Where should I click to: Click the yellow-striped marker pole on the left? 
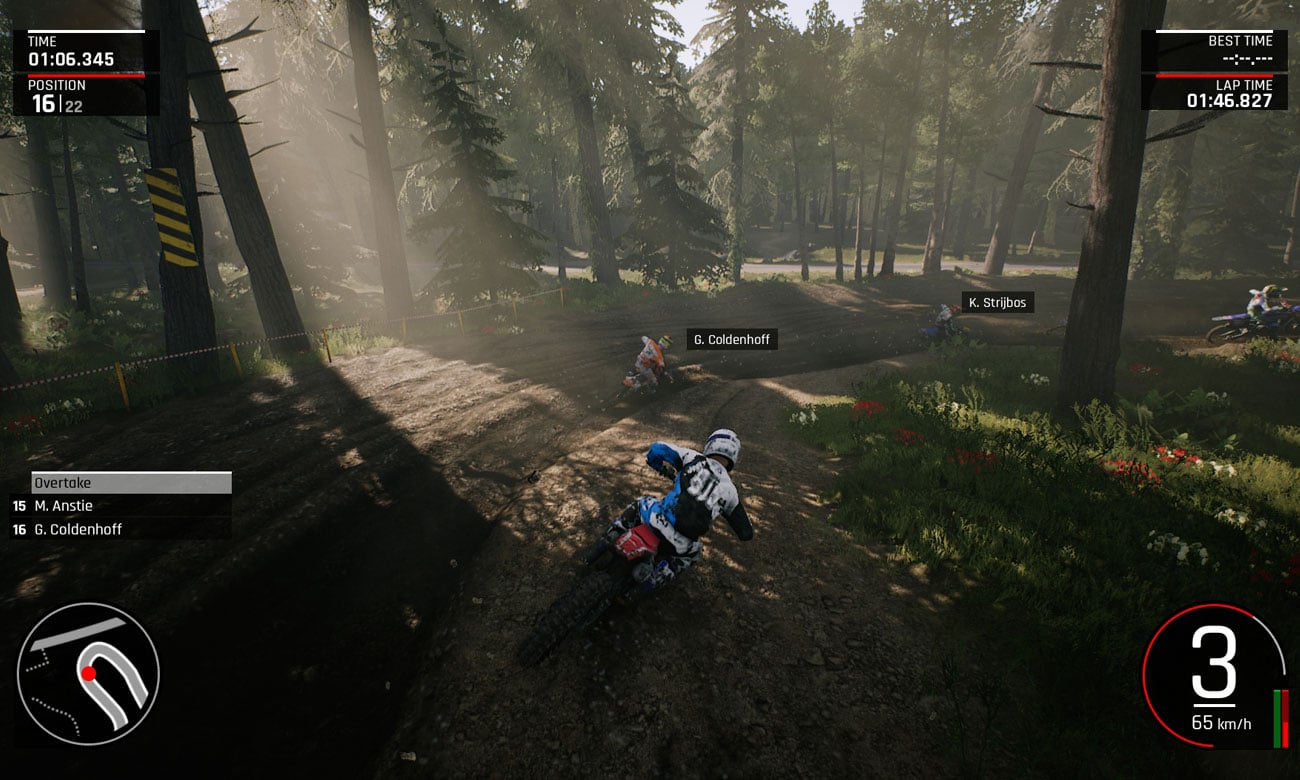[x=172, y=220]
